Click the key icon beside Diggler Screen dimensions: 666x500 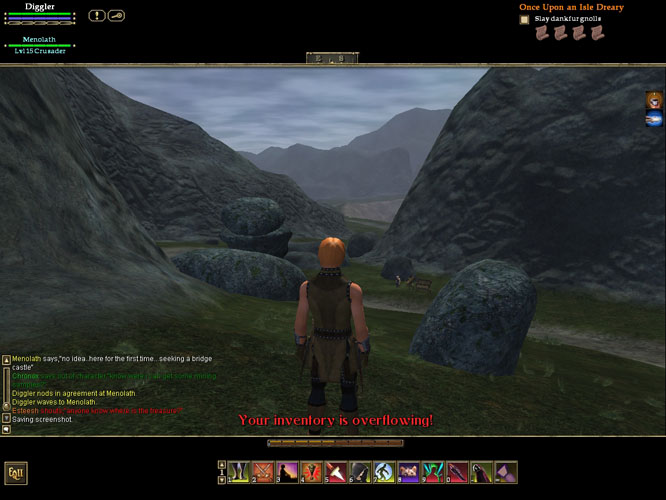(x=116, y=15)
